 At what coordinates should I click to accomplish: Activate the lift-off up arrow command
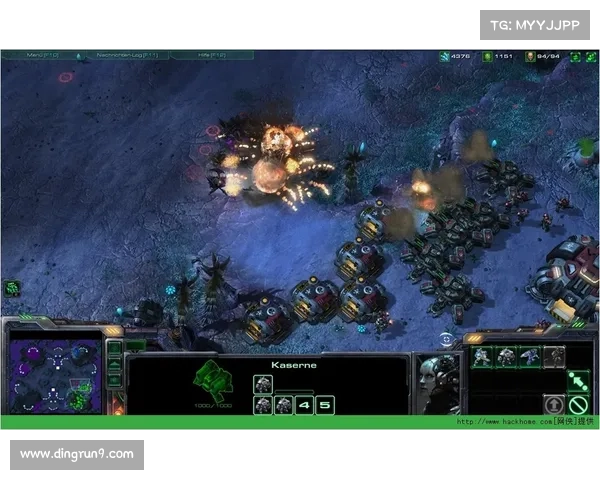click(x=553, y=405)
